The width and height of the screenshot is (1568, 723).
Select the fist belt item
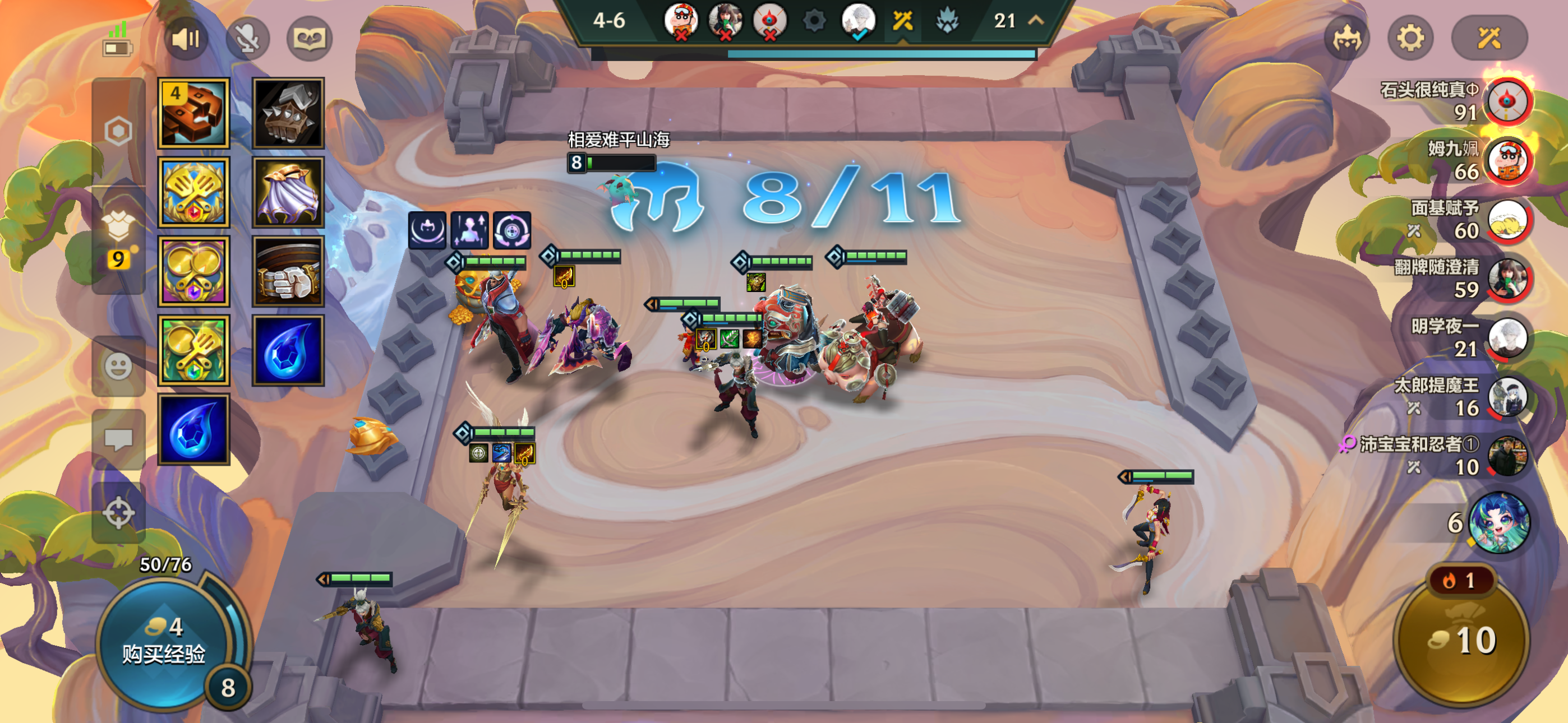coord(288,271)
